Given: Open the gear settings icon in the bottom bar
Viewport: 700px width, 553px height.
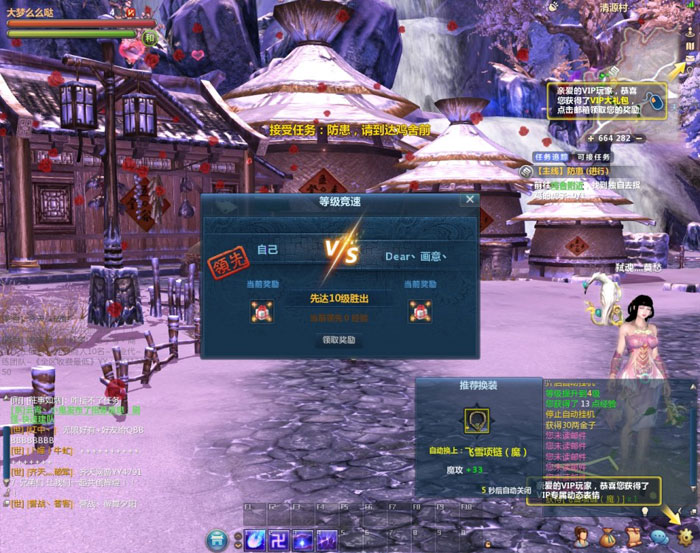Looking at the screenshot, I should (686, 541).
